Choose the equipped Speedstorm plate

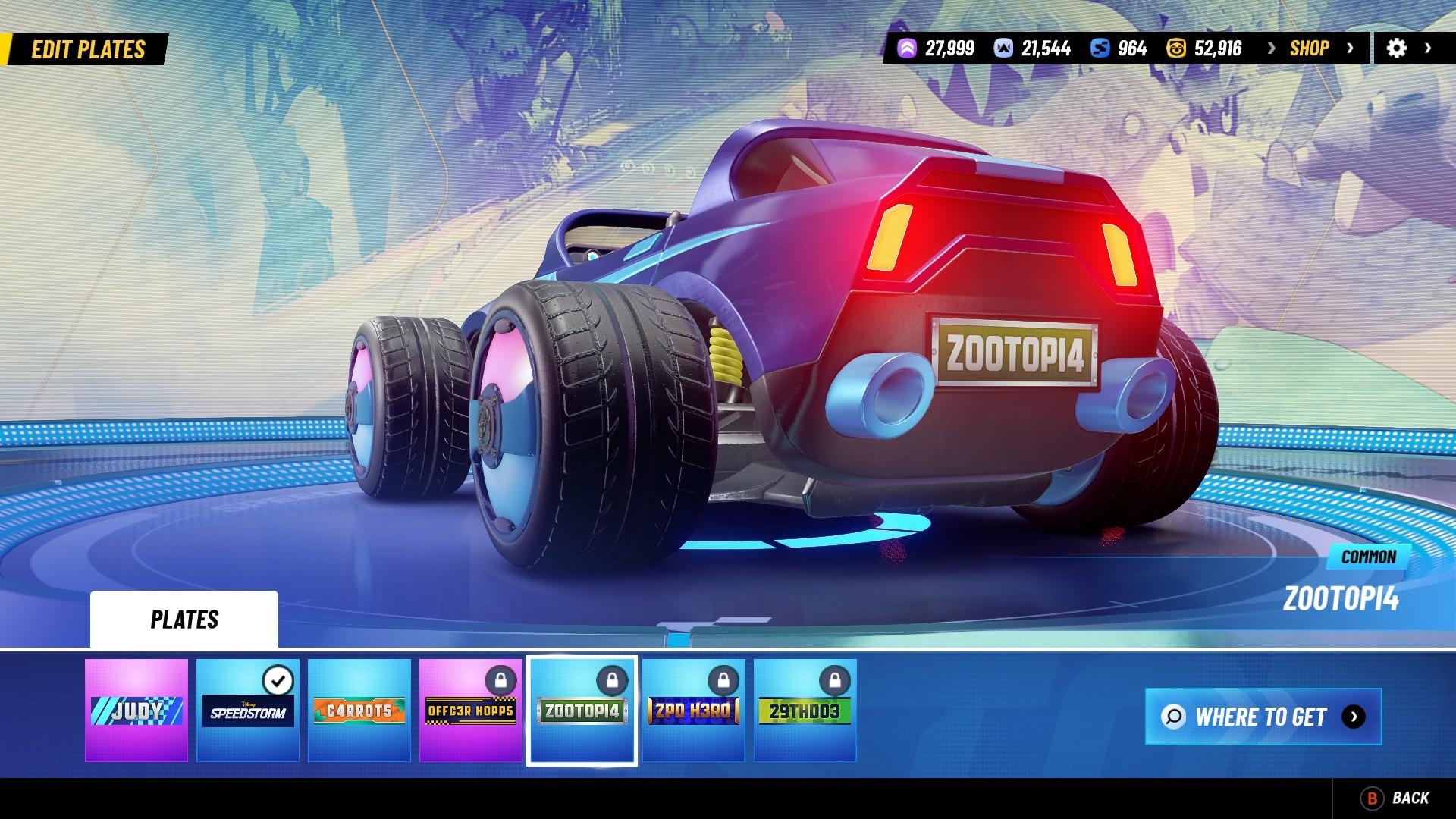[x=248, y=711]
